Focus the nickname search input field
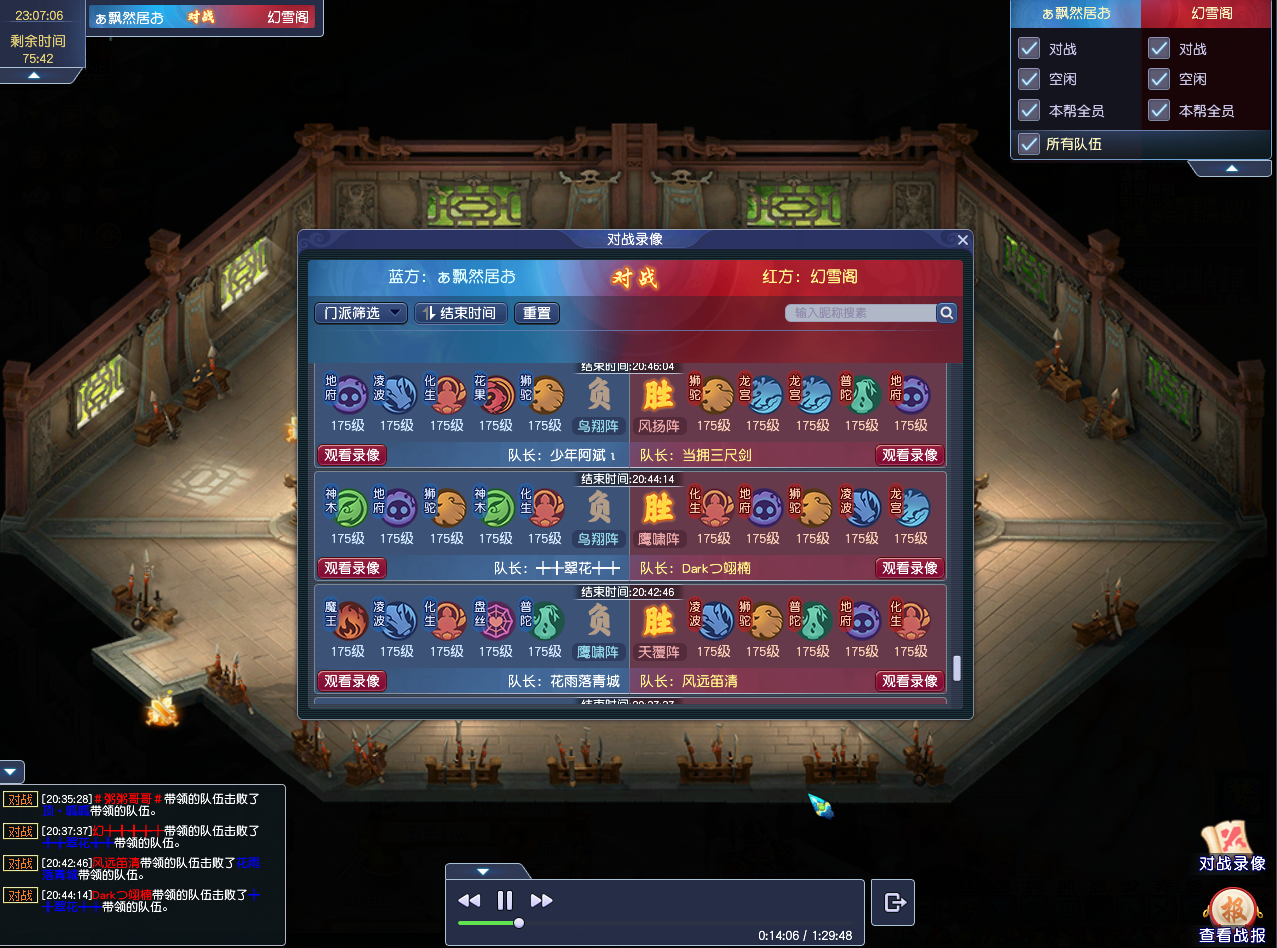1277x948 pixels. click(860, 313)
